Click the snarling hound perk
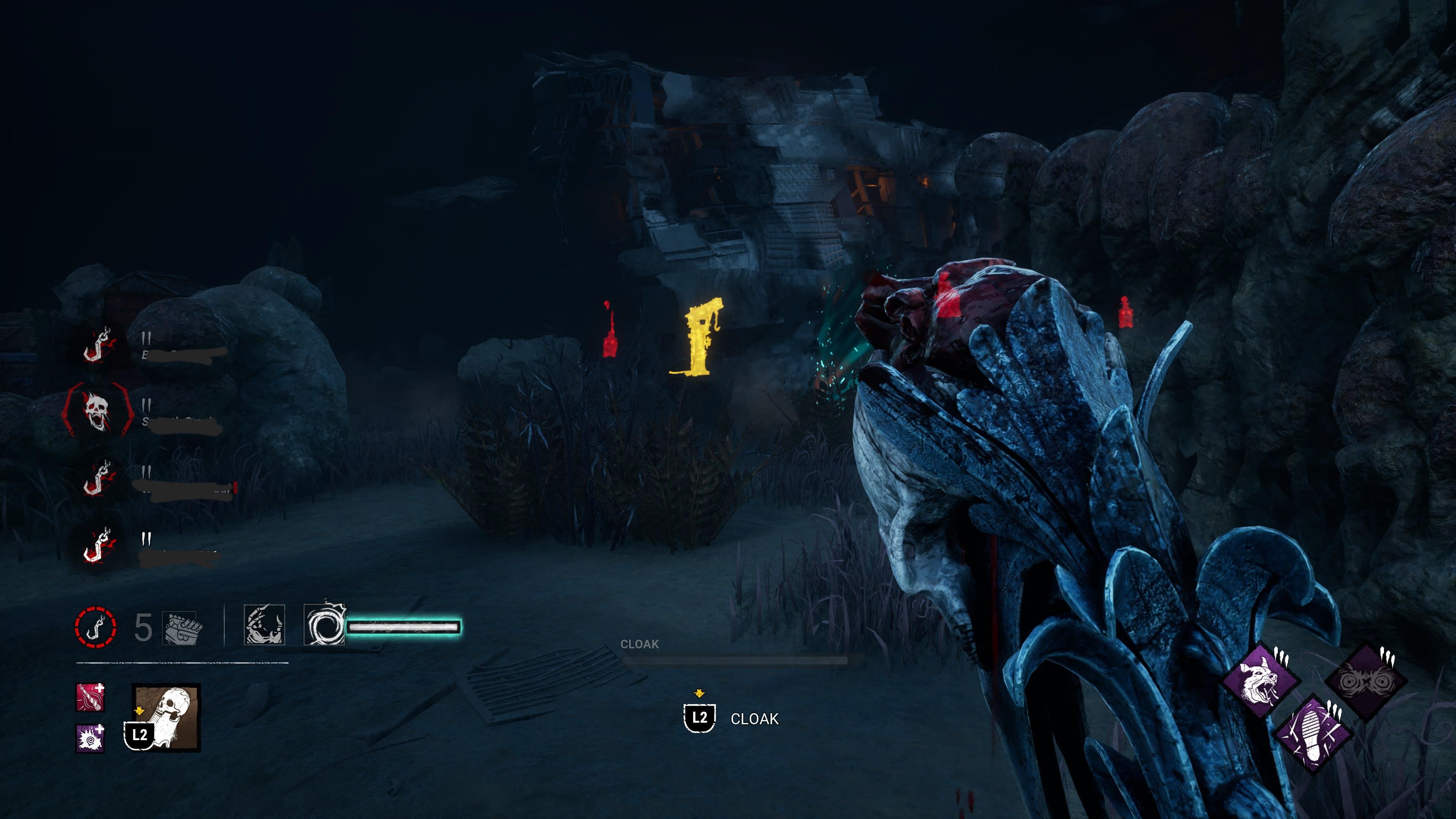This screenshot has width=1456, height=819. click(1260, 683)
